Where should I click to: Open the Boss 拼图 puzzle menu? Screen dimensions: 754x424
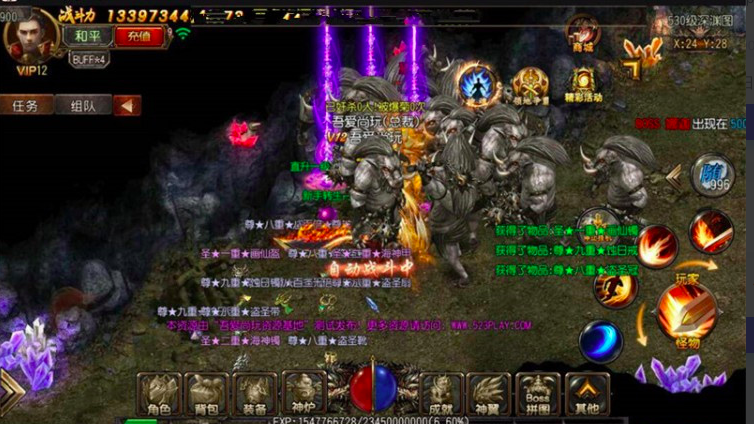(x=539, y=394)
